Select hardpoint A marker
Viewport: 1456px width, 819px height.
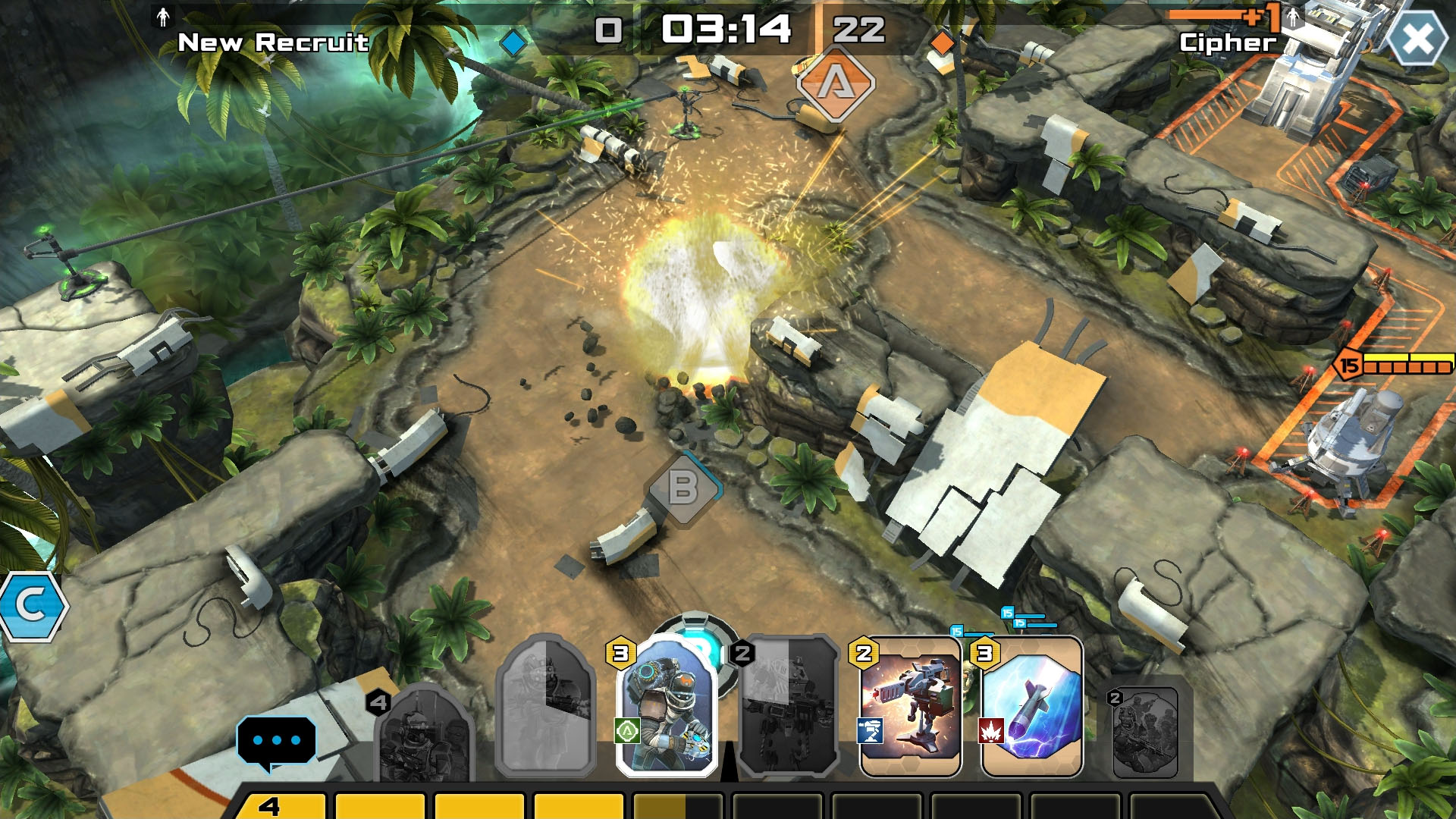835,83
